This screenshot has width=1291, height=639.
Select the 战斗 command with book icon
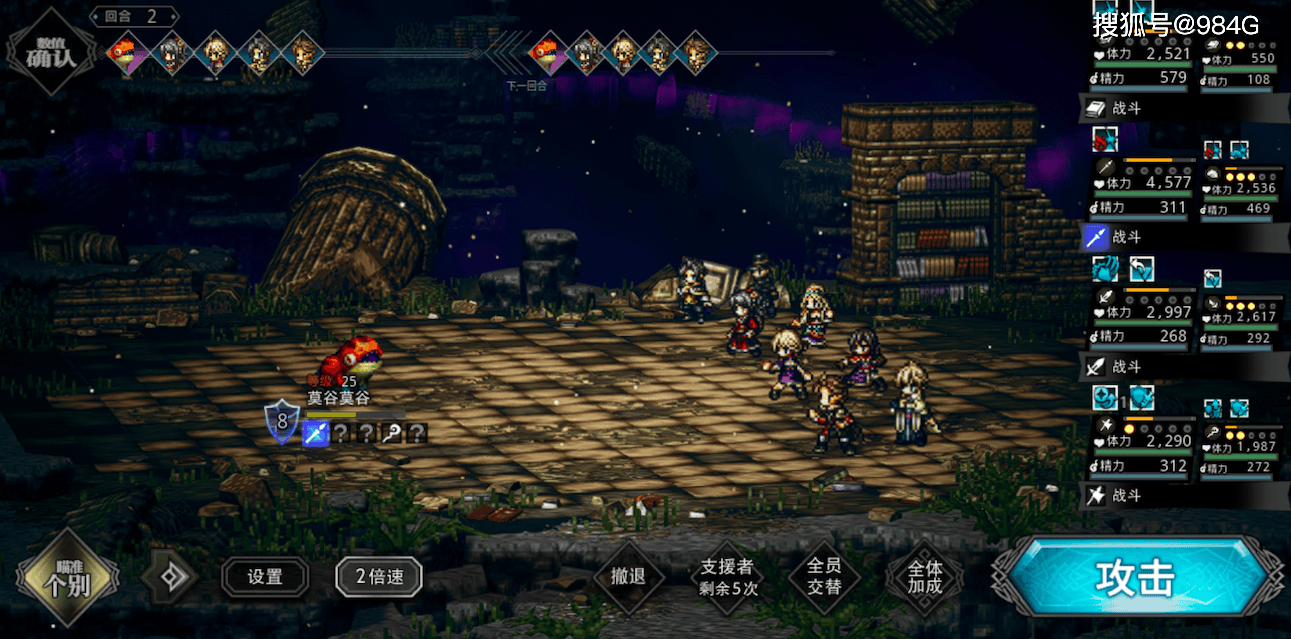pos(1127,108)
